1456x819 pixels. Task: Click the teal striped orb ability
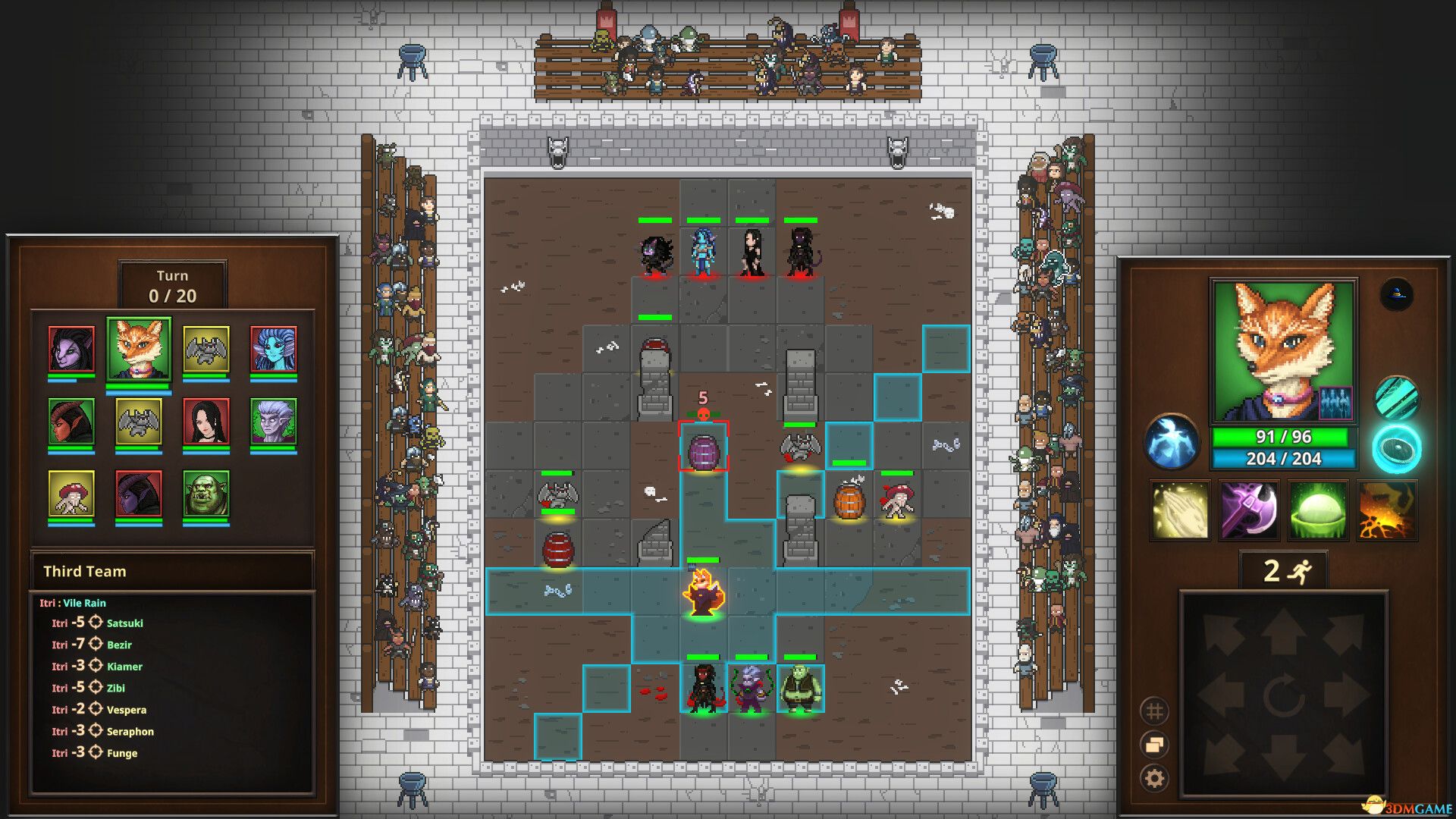1396,398
